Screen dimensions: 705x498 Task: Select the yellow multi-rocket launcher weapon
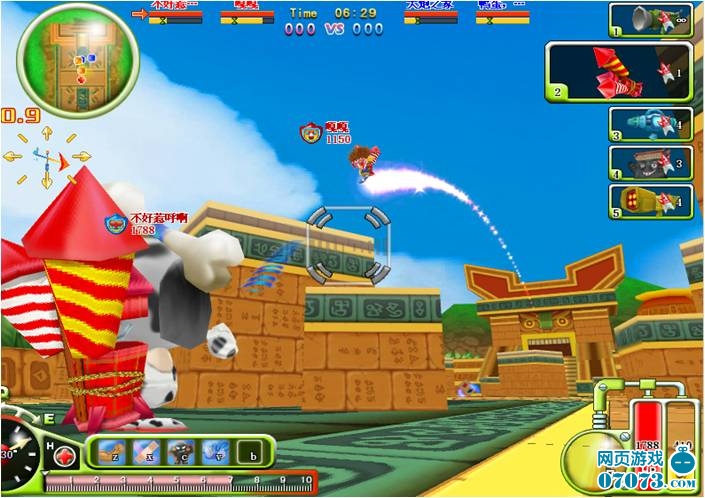[651, 201]
